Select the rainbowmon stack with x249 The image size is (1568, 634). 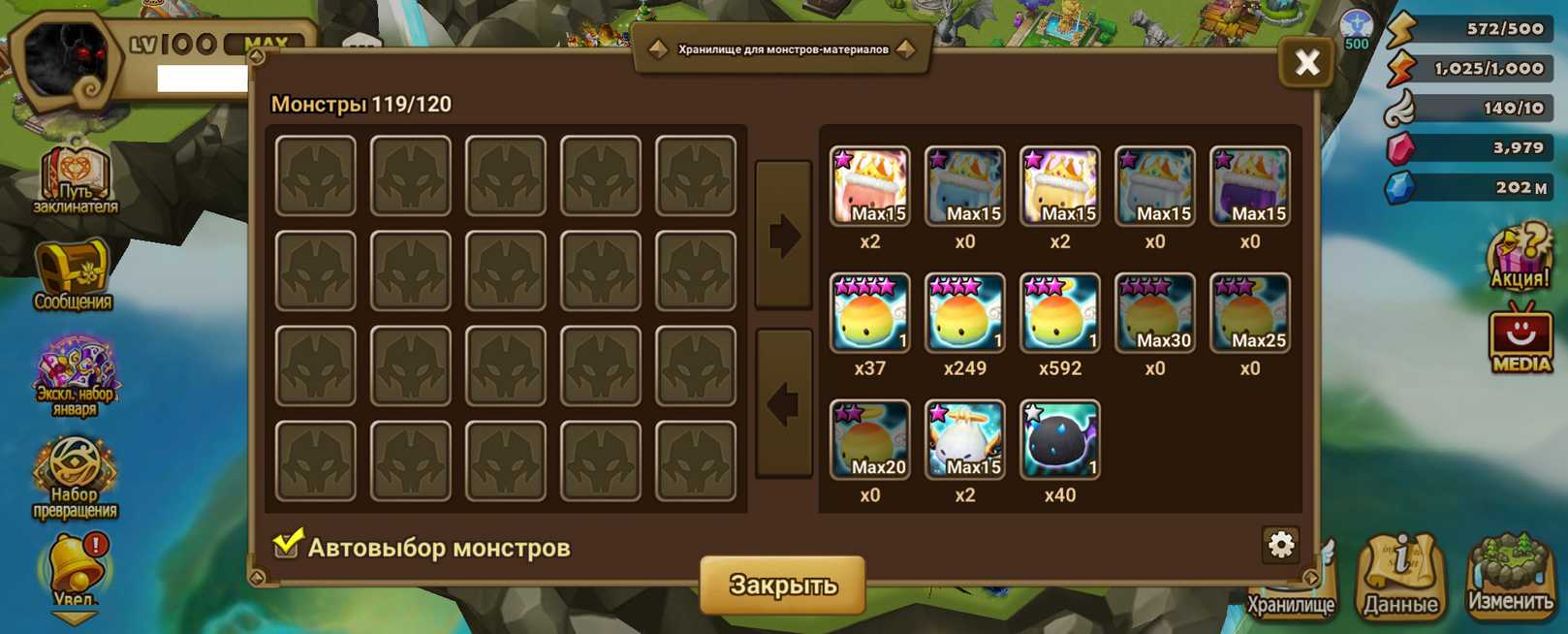tap(964, 313)
